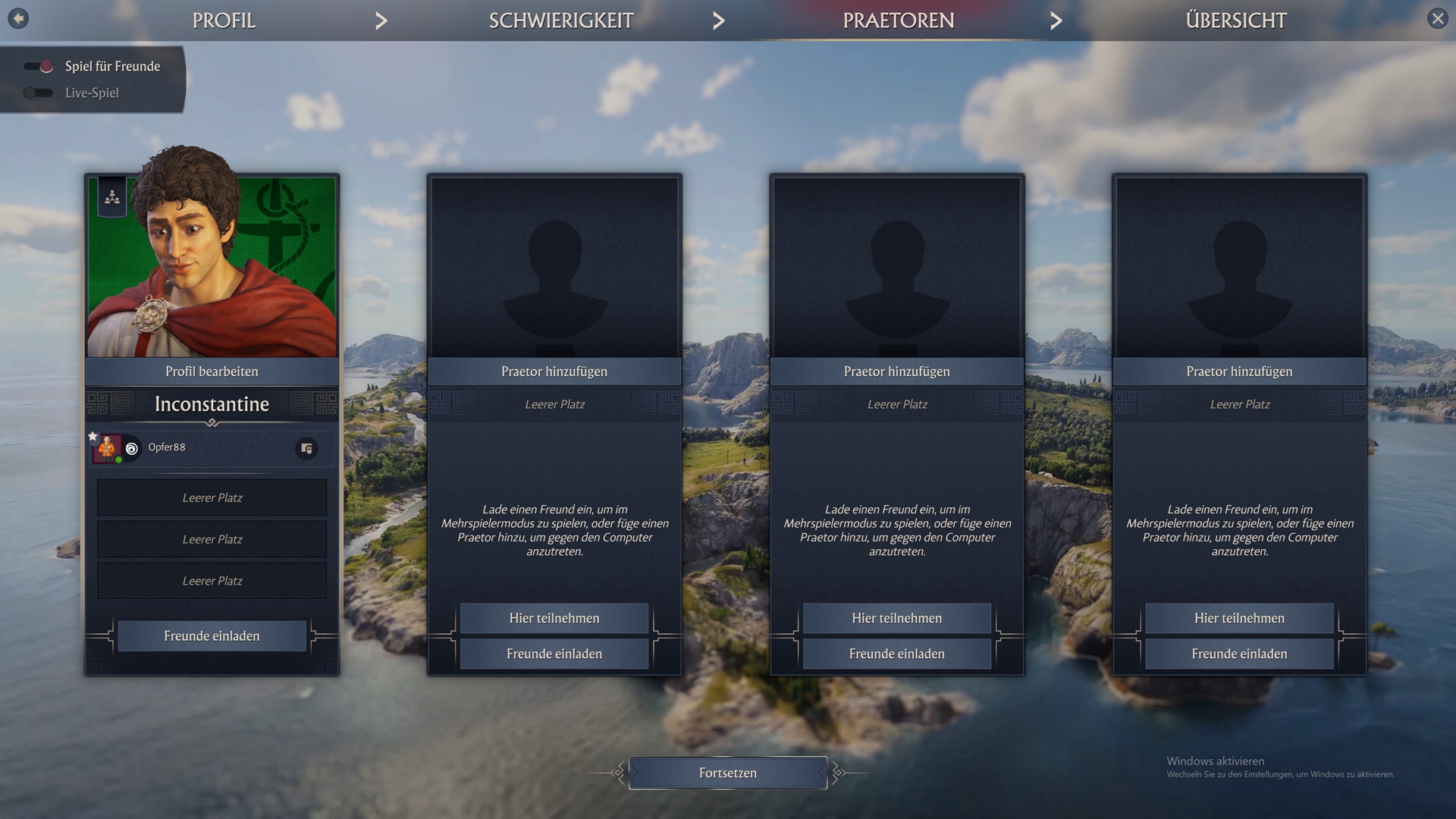1456x819 pixels.
Task: Go back with the top-left arrow
Action: [18, 18]
